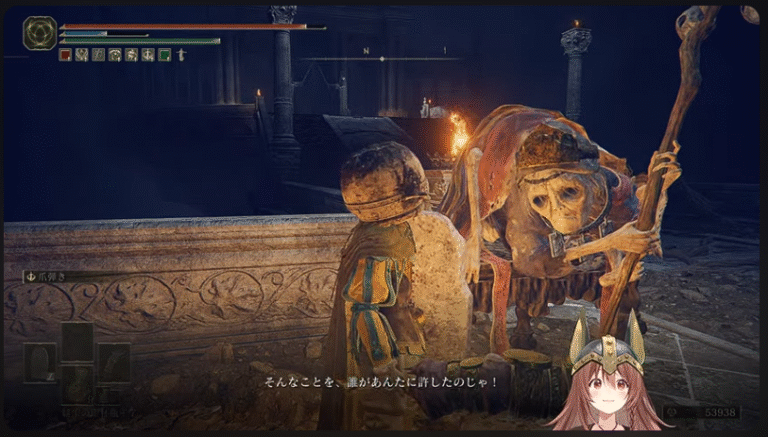Select the top spell quick slot

(x=77, y=341)
